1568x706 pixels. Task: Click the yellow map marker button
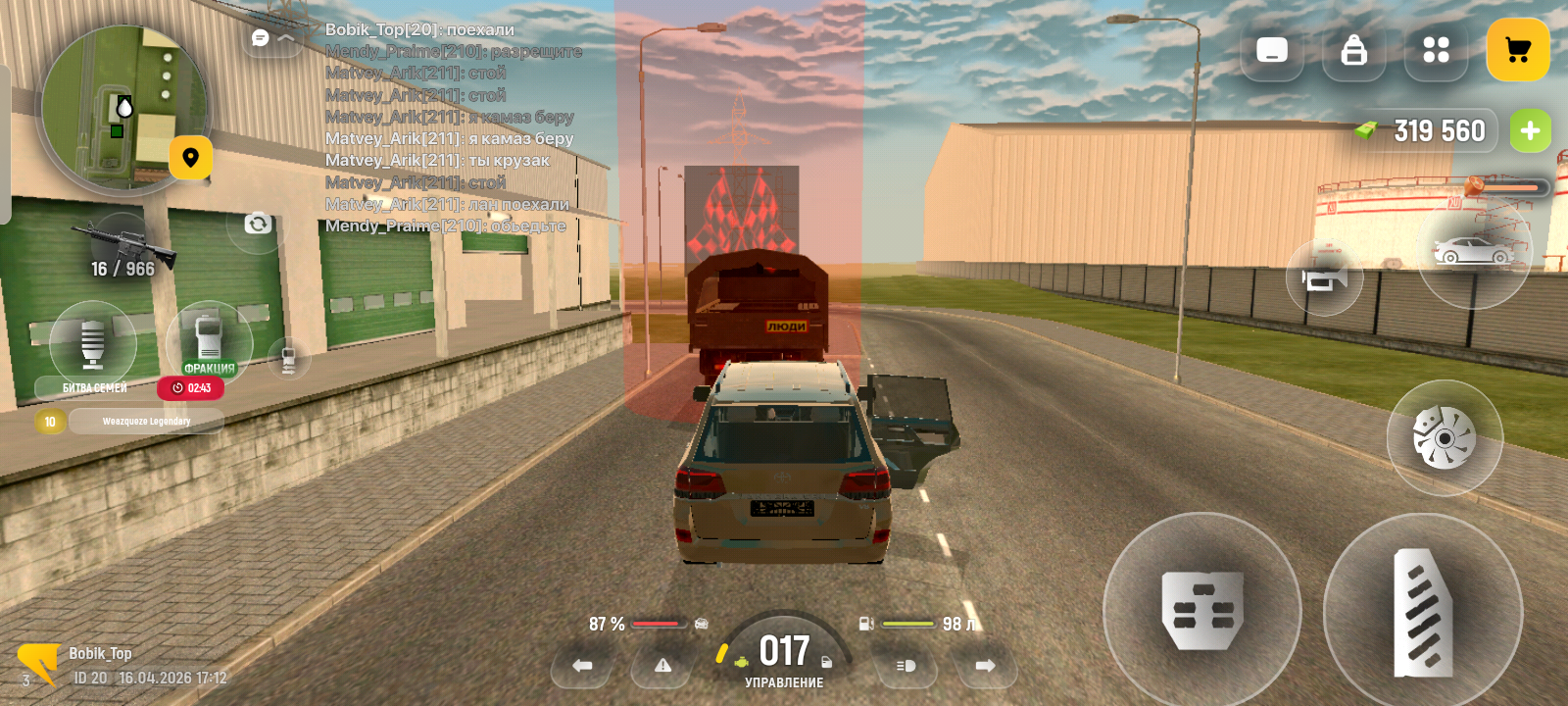pos(190,158)
